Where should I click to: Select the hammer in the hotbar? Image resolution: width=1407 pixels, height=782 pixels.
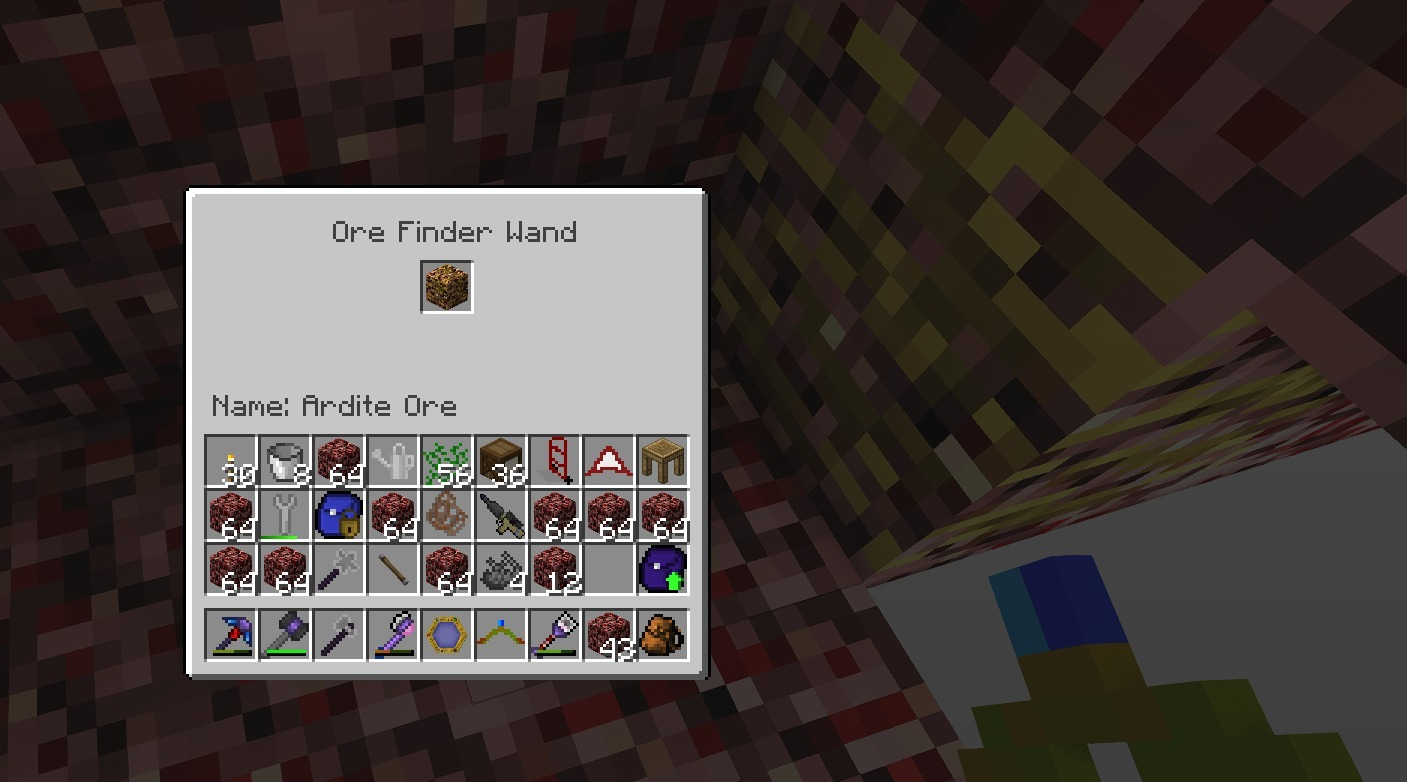point(285,634)
